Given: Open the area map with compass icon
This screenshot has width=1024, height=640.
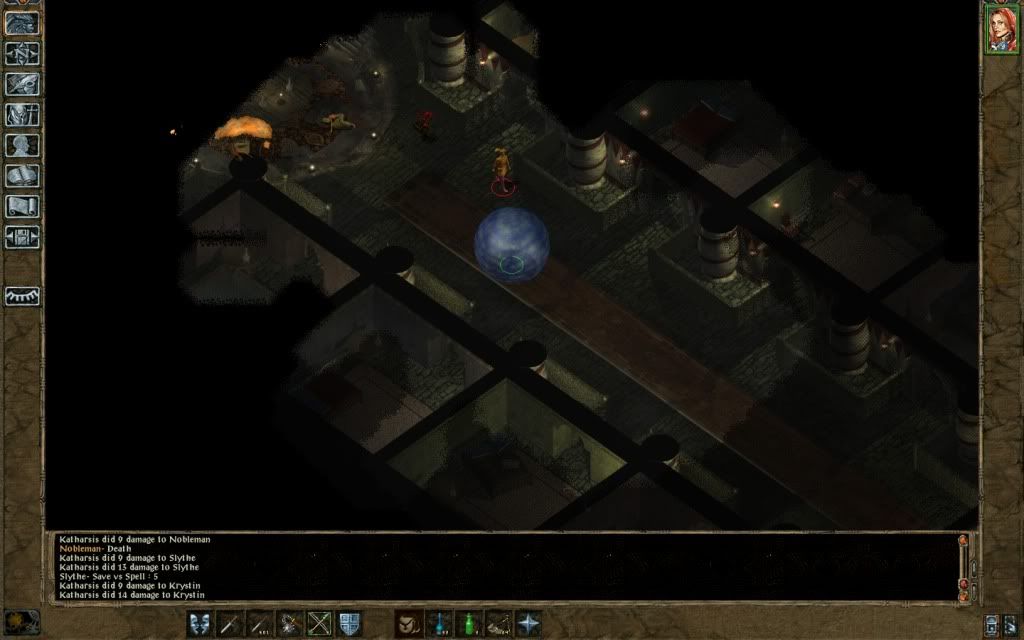Looking at the screenshot, I should pyautogui.click(x=22, y=53).
